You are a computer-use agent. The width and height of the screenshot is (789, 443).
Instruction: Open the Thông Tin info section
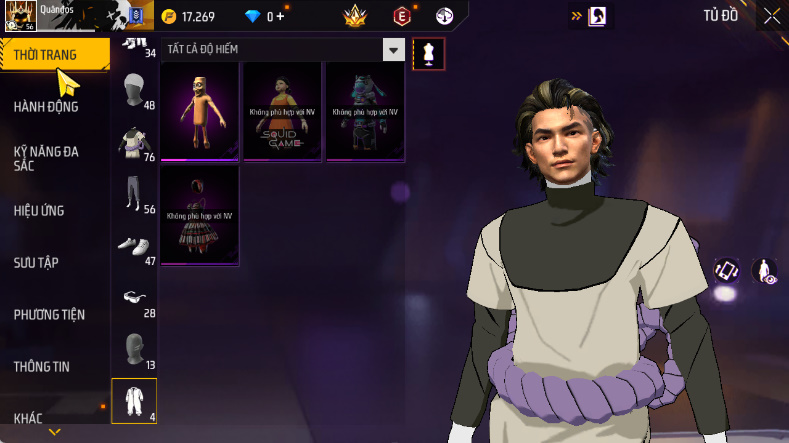coord(42,366)
